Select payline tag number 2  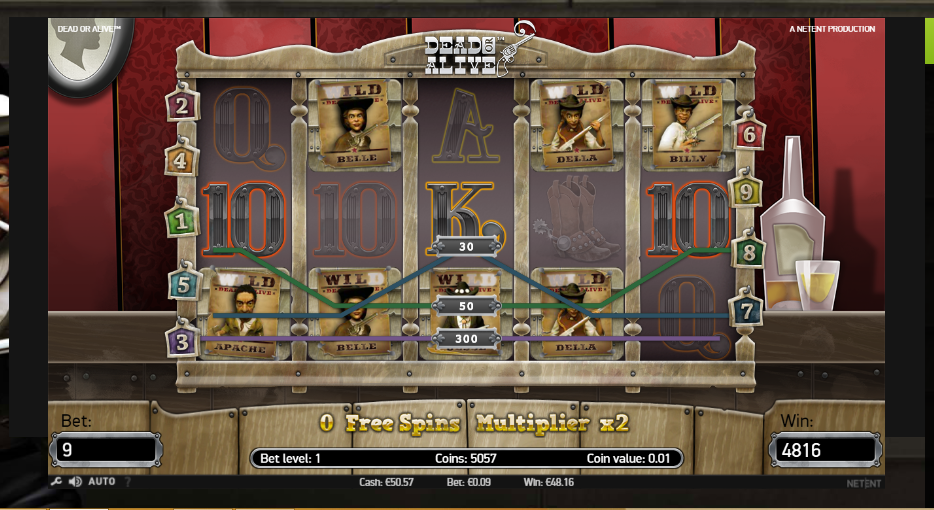pyautogui.click(x=181, y=105)
